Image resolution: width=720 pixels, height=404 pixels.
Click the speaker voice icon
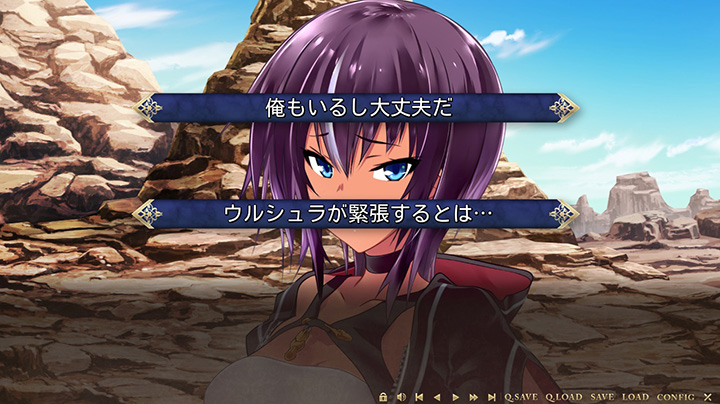coord(400,397)
